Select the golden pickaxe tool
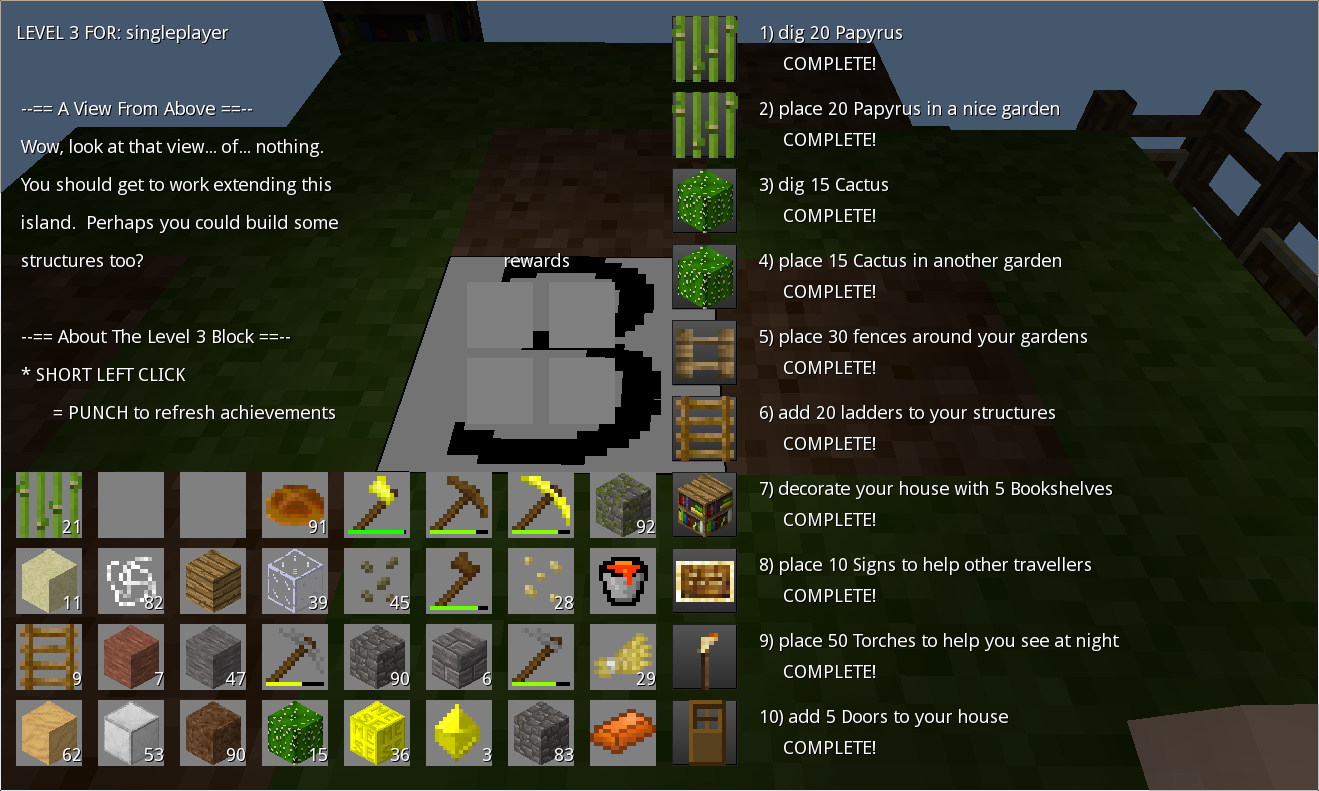Viewport: 1319px width, 791px height. click(541, 505)
